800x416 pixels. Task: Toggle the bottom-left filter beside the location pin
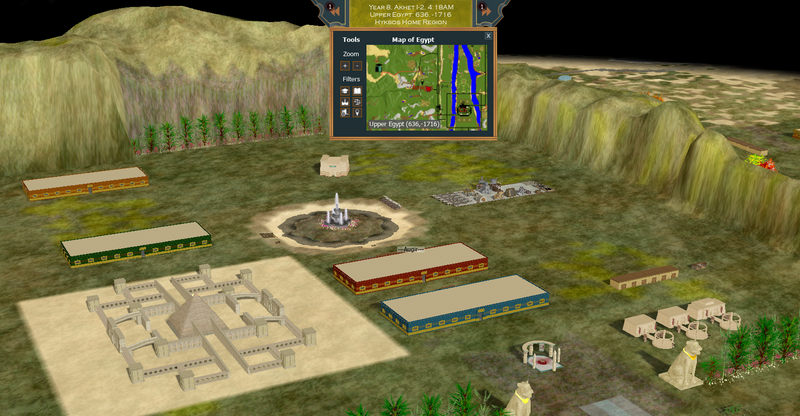pos(345,112)
